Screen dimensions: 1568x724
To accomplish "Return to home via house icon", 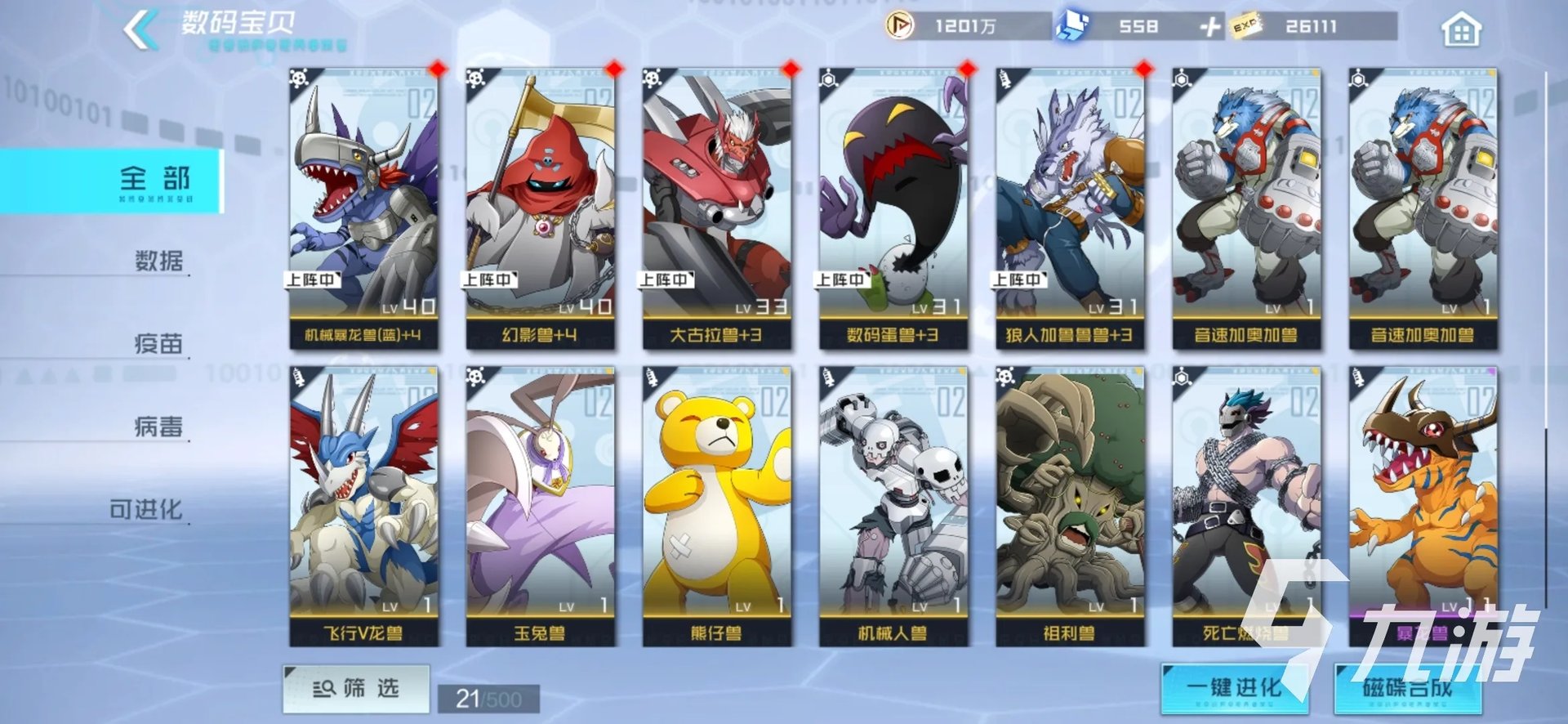I will pos(1461,29).
